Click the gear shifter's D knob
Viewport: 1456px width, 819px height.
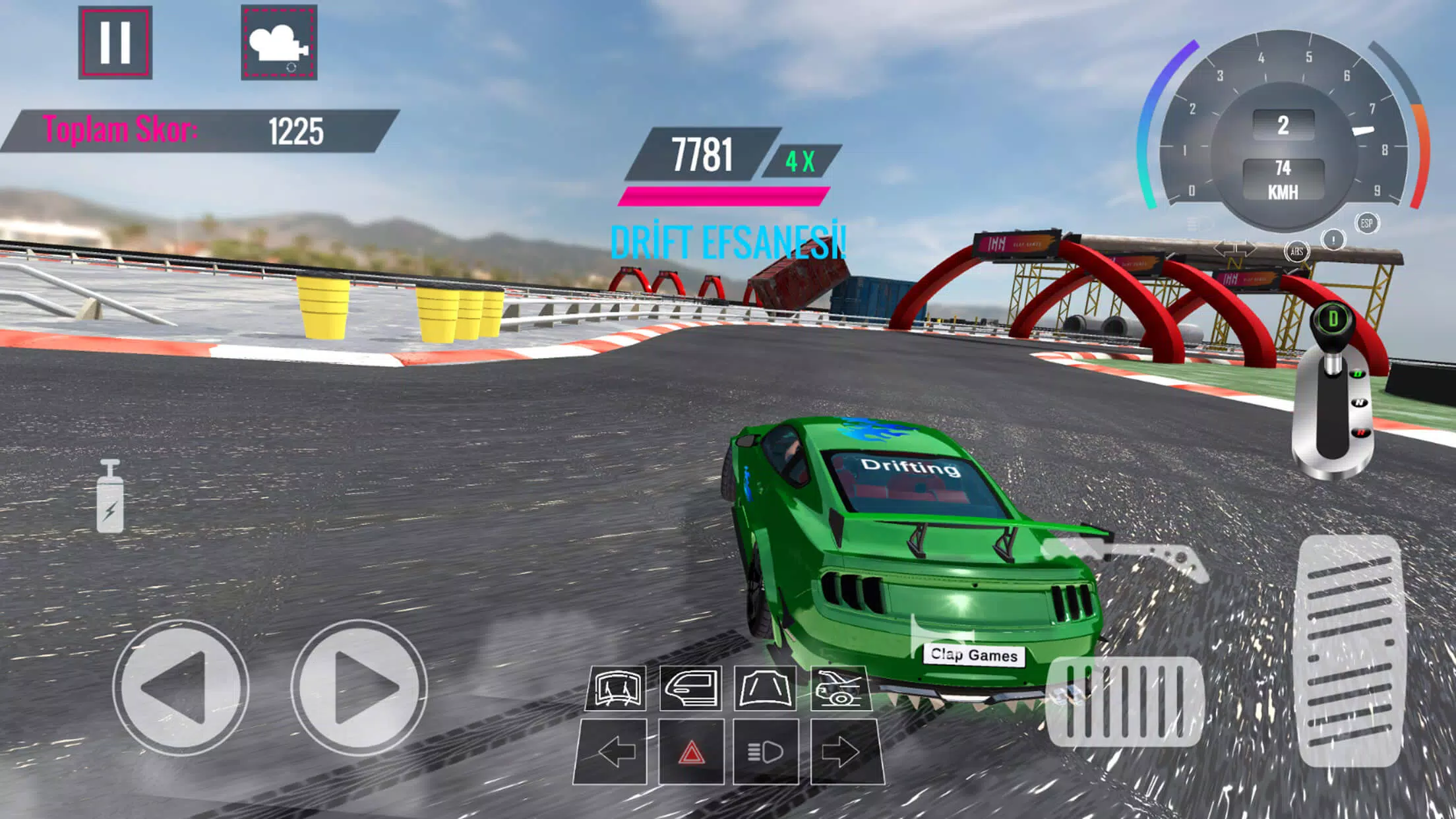(x=1333, y=320)
